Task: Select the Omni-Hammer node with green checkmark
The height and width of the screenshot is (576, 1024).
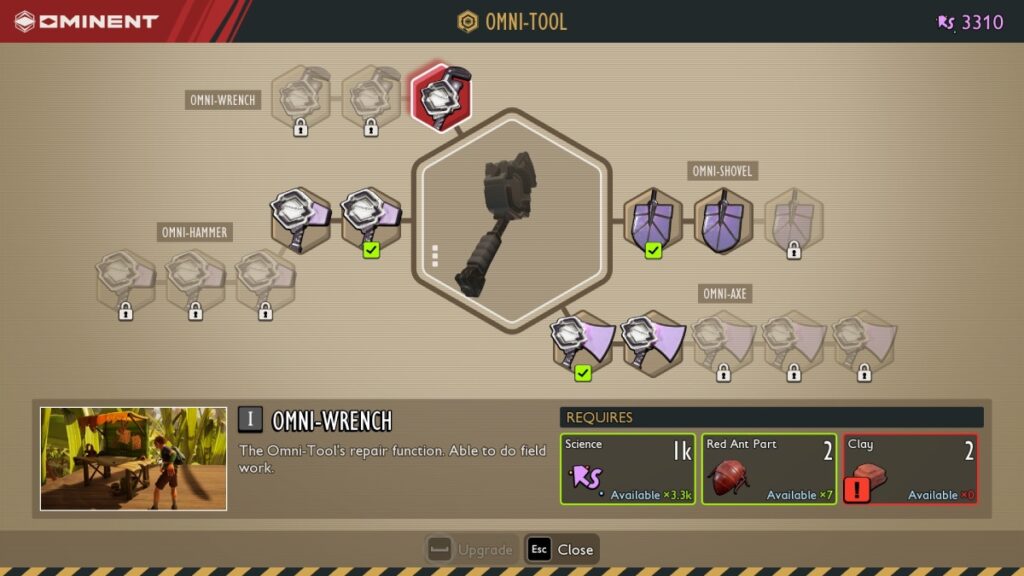Action: tap(371, 217)
